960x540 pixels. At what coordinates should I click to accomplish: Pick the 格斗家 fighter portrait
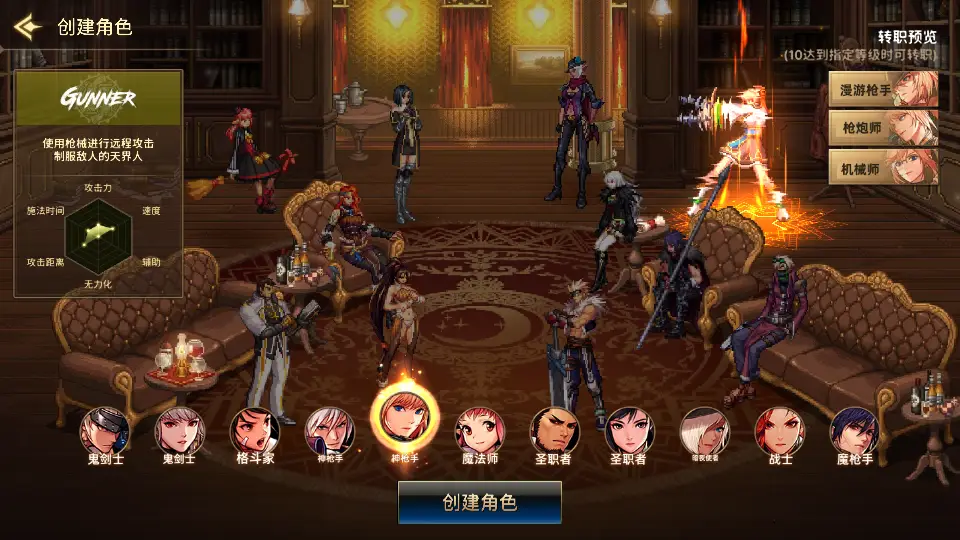[x=254, y=430]
